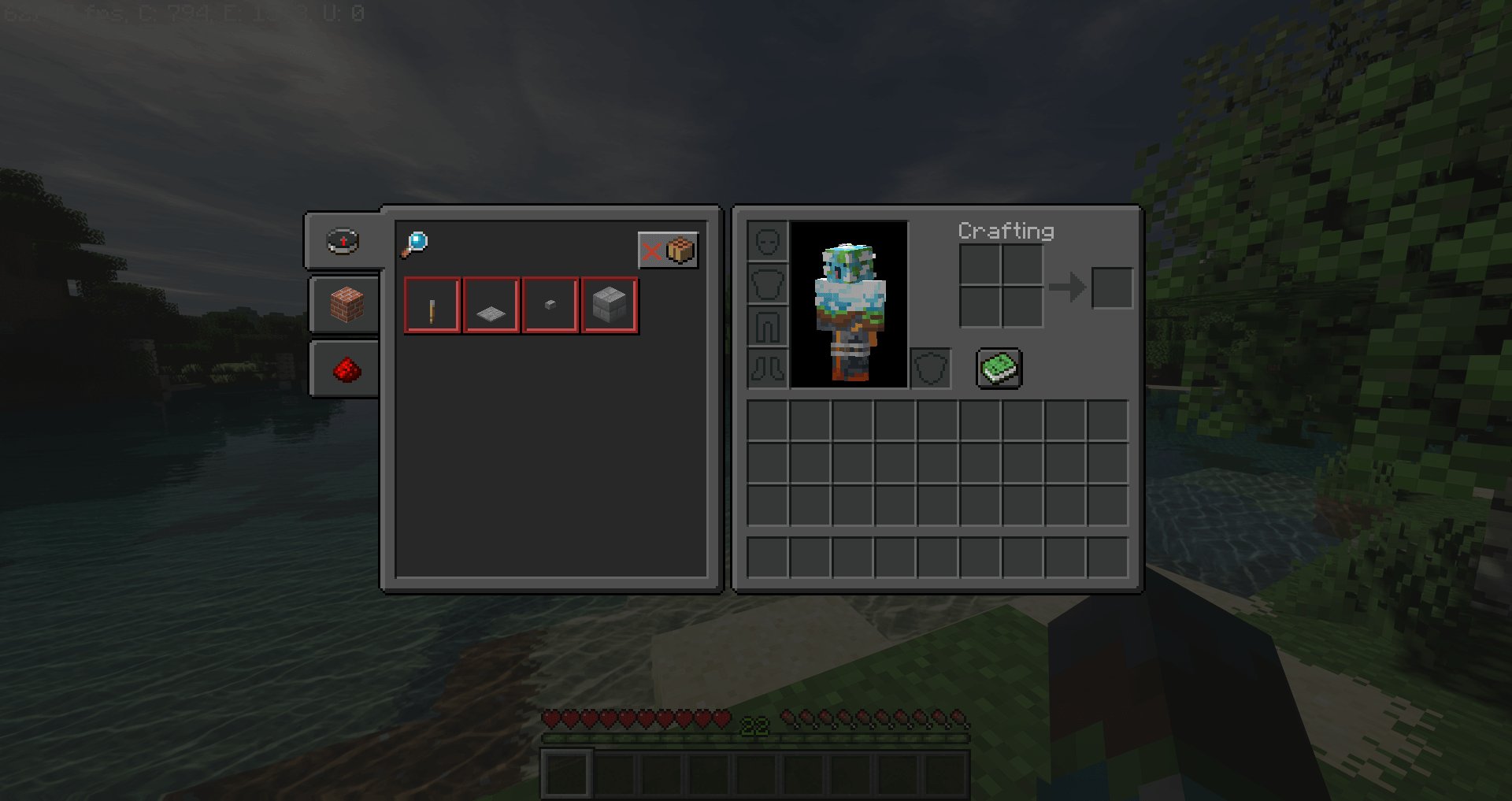Viewport: 1512px width, 801px height.
Task: Switch to the compass search tab
Action: (x=343, y=241)
